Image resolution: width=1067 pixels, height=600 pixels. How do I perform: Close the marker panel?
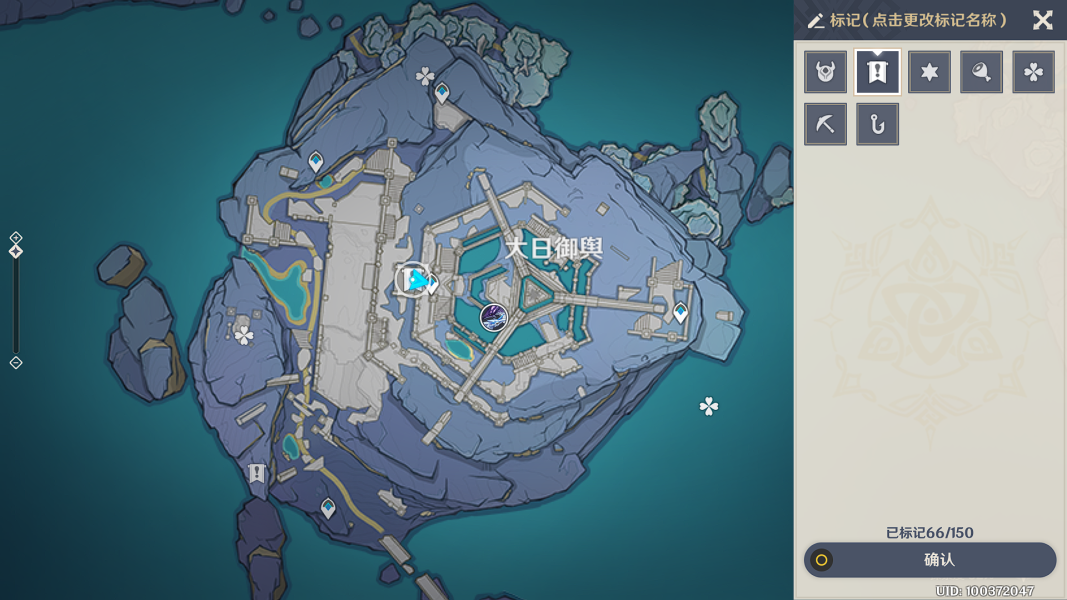coord(1043,20)
